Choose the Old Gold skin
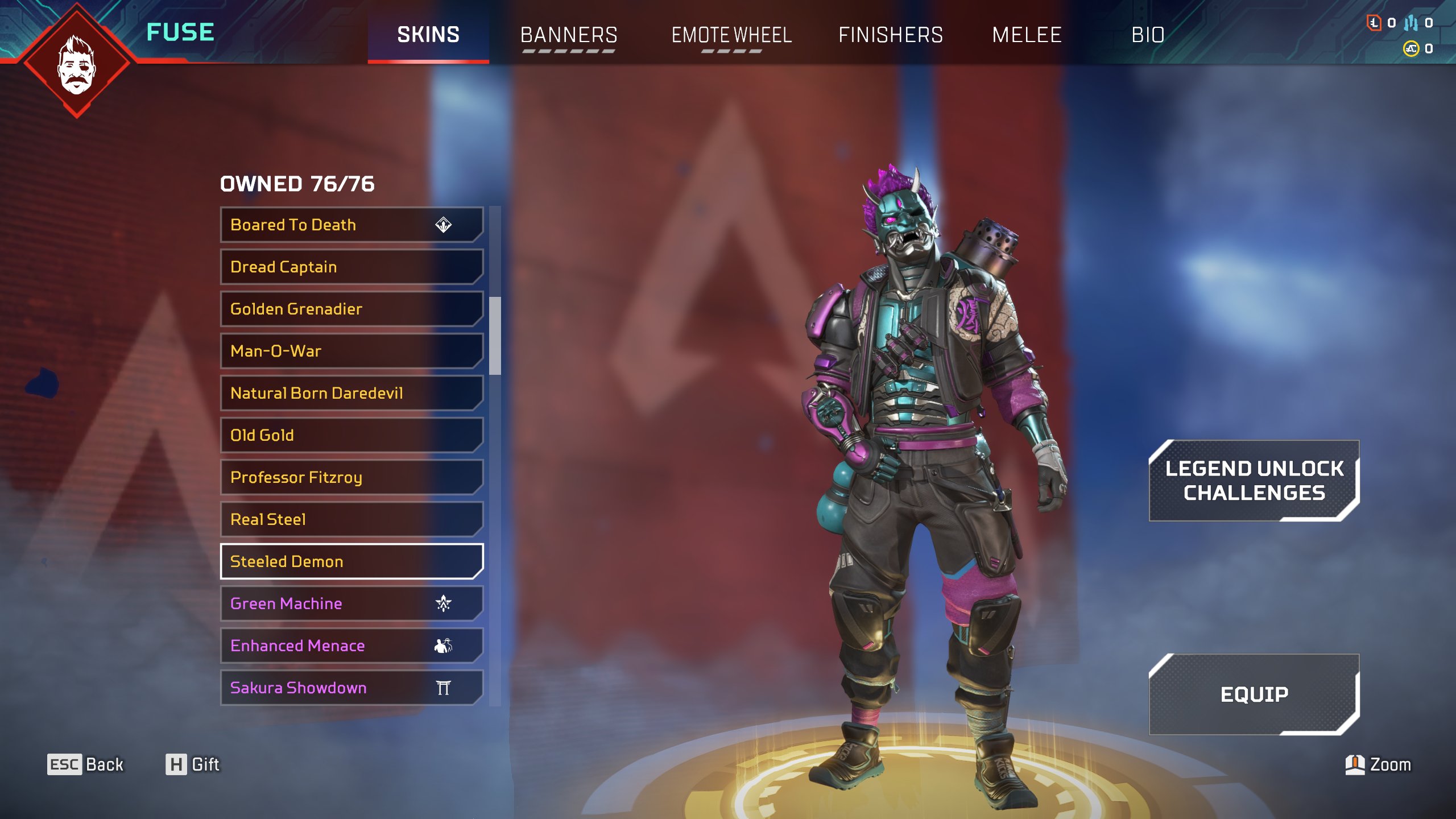The height and width of the screenshot is (819, 1456). [351, 435]
